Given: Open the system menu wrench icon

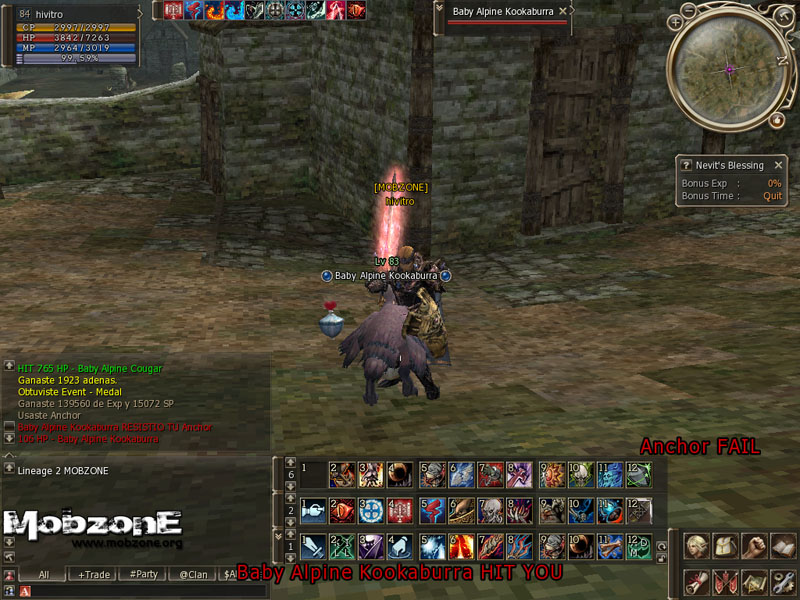Looking at the screenshot, I should [782, 580].
